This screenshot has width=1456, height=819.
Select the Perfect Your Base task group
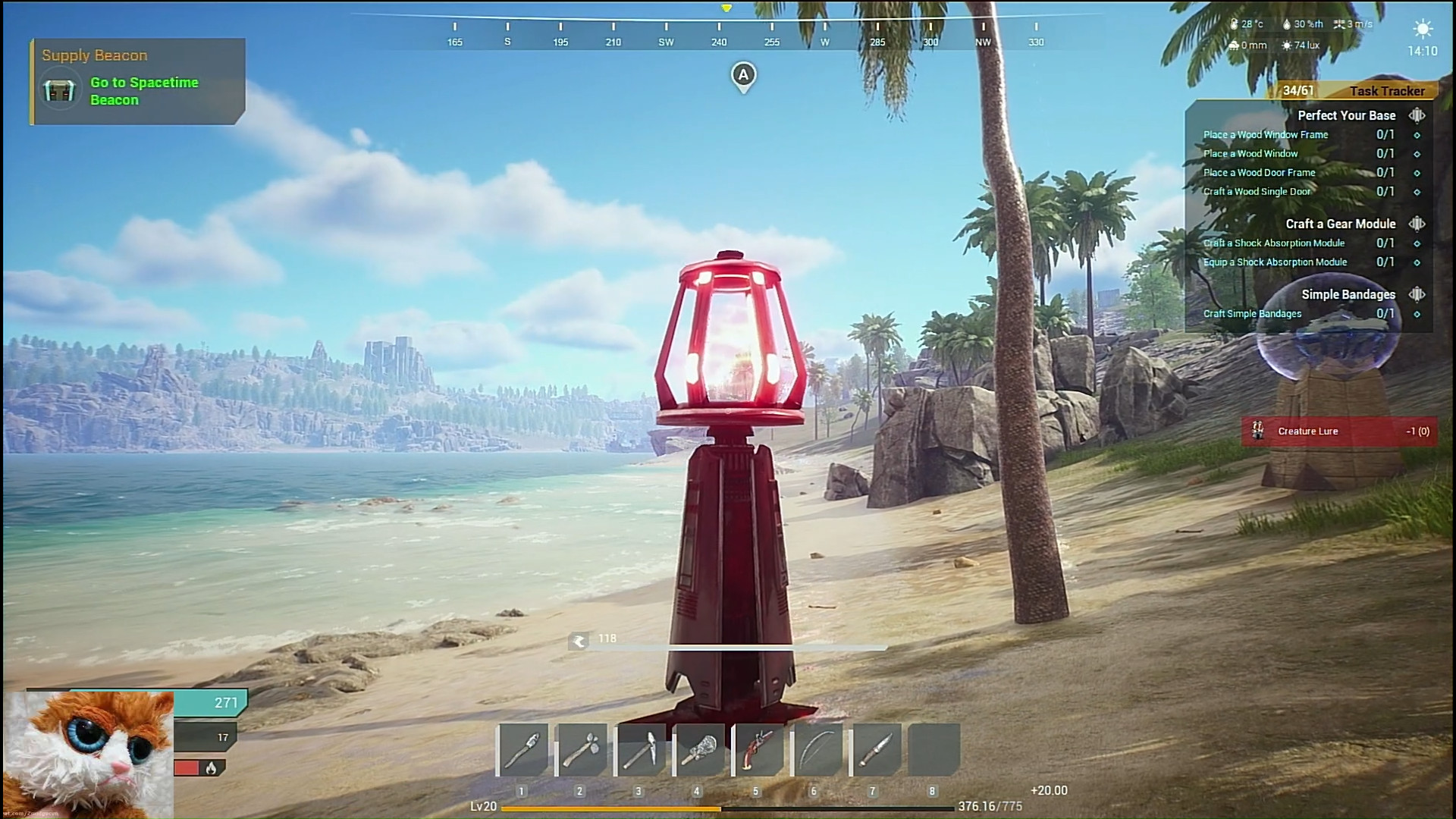[x=1346, y=115]
